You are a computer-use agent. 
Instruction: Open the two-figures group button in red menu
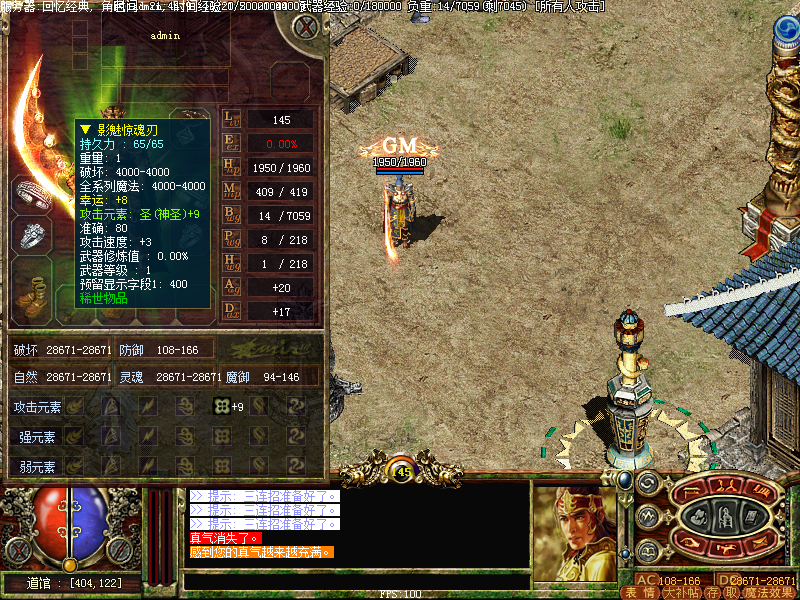[x=727, y=490]
